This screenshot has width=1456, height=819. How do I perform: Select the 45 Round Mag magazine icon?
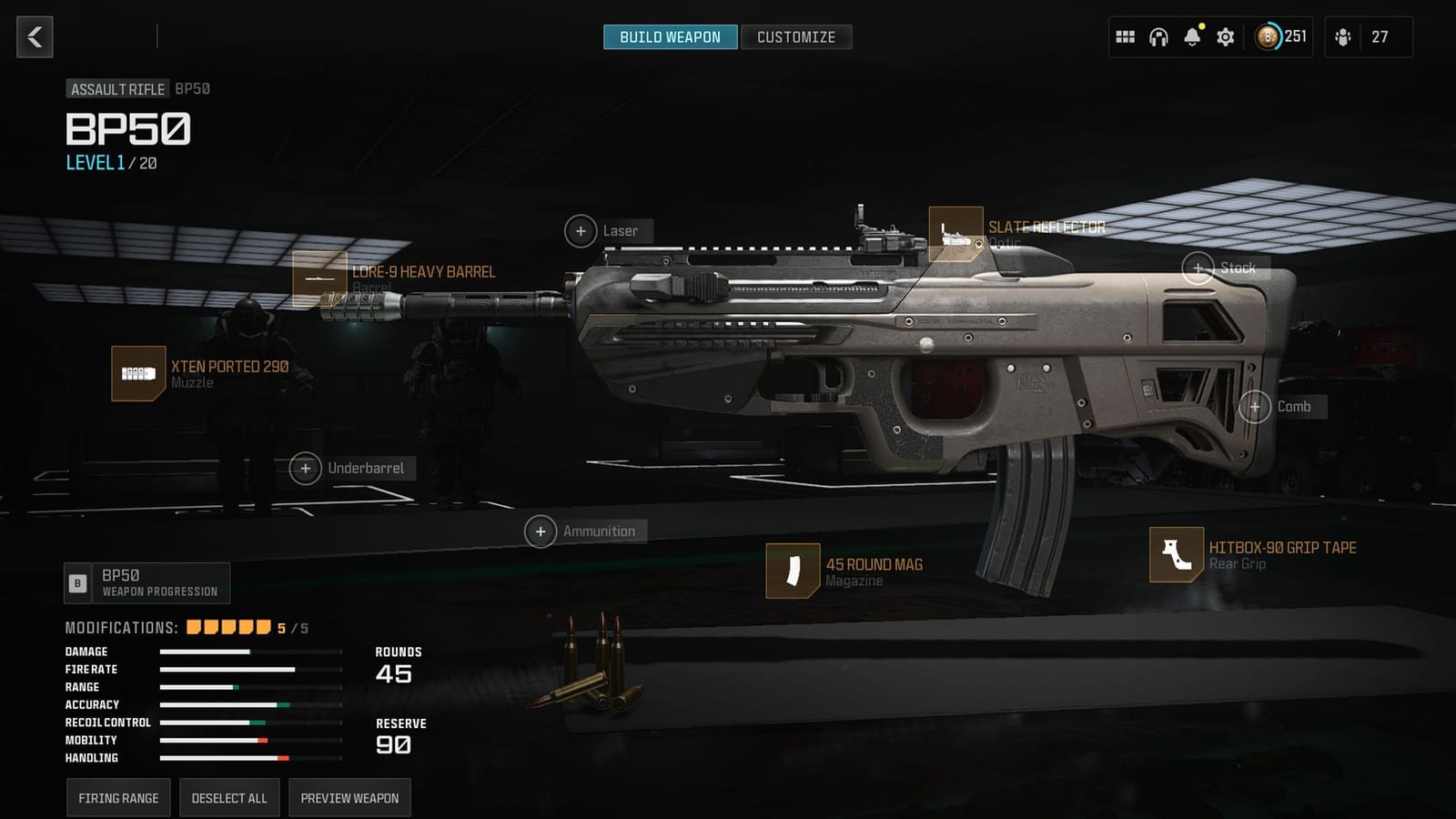pyautogui.click(x=791, y=571)
